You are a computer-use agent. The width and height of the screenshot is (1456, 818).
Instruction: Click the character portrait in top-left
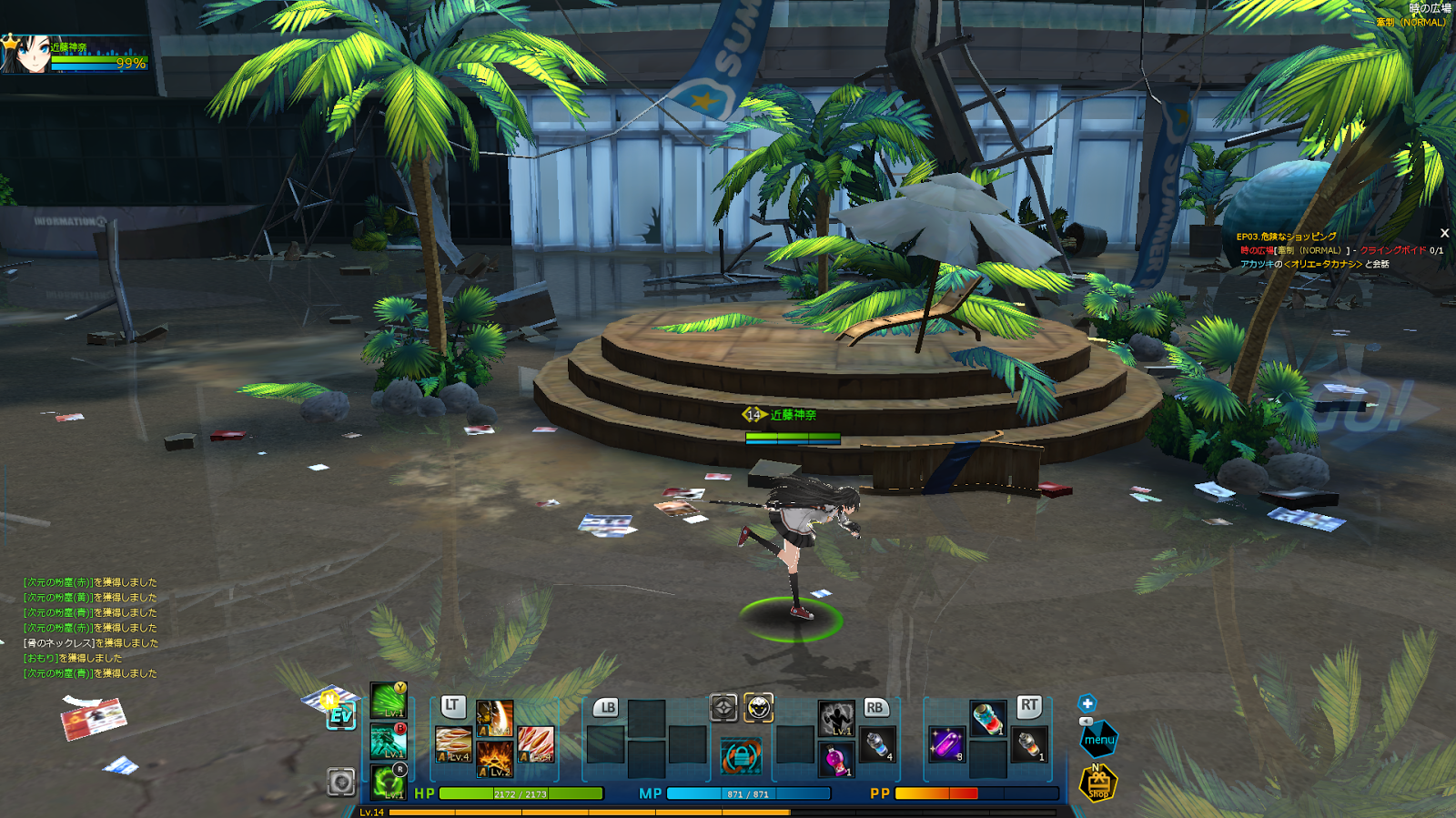(x=25, y=54)
